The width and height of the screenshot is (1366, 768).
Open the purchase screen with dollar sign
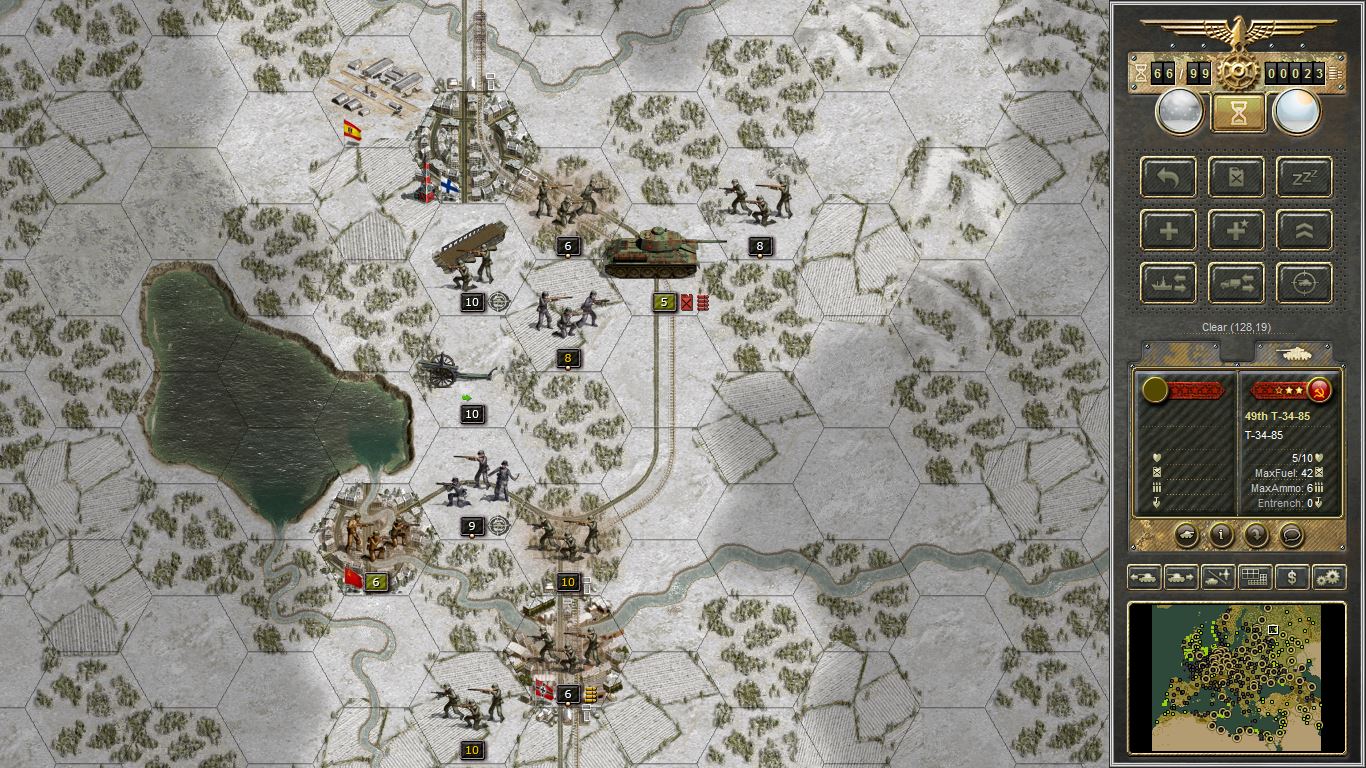pos(1291,577)
